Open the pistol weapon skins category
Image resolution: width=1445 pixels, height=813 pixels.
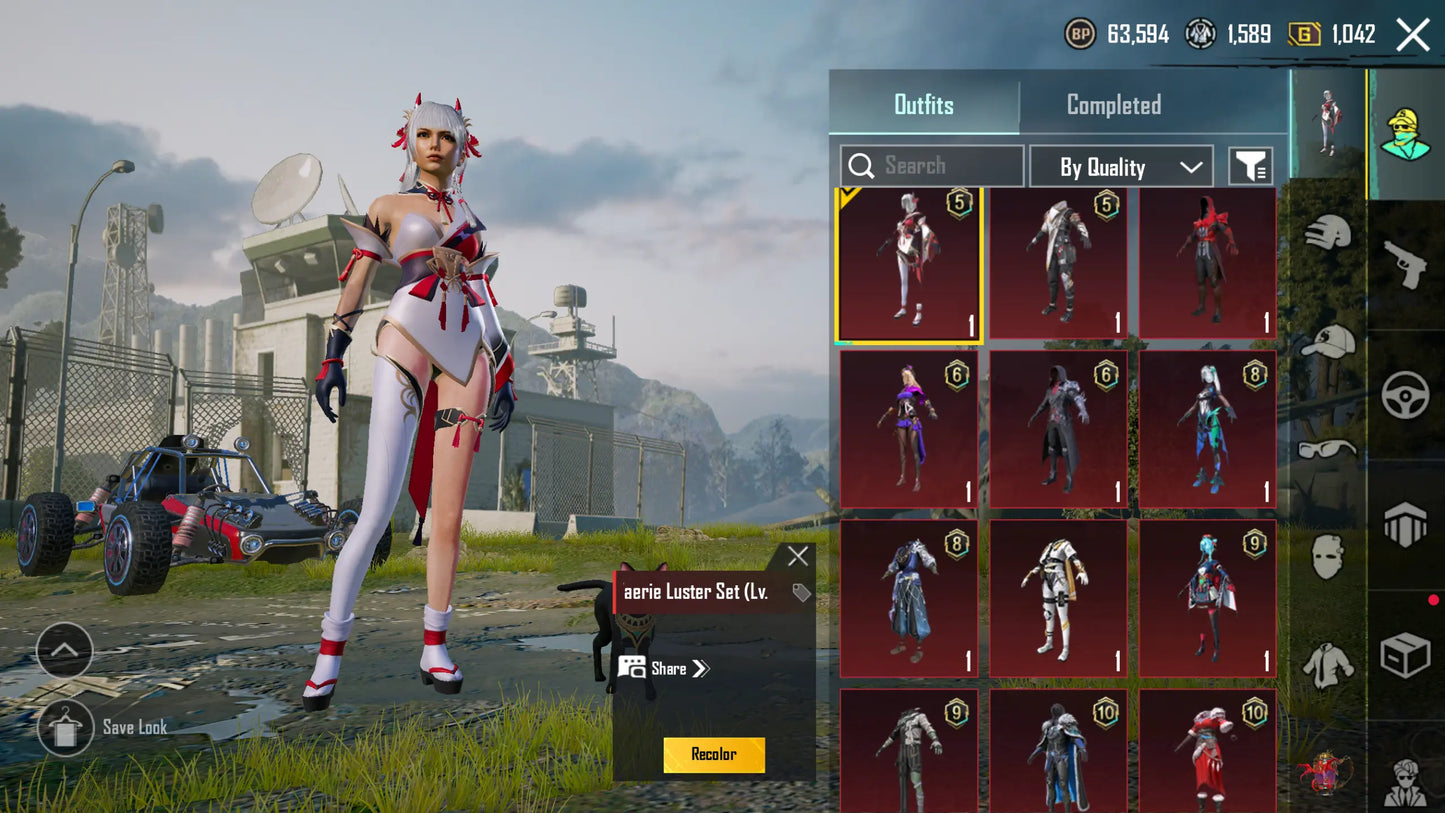[1405, 264]
